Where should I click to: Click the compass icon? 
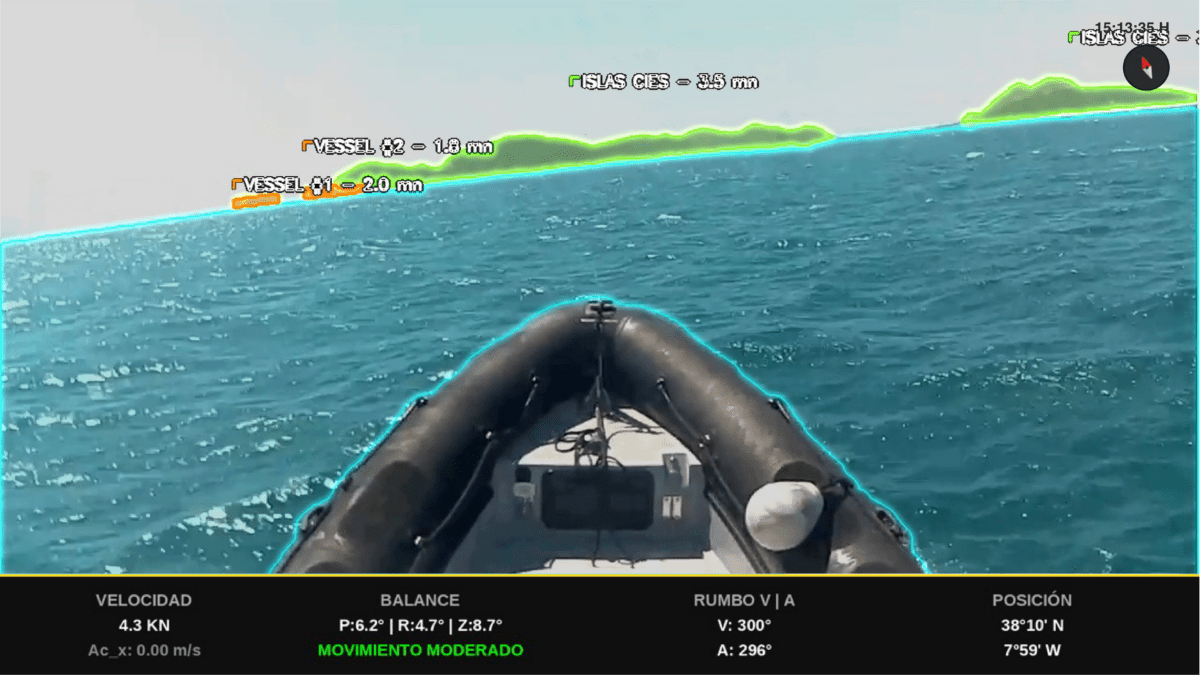[x=1146, y=68]
